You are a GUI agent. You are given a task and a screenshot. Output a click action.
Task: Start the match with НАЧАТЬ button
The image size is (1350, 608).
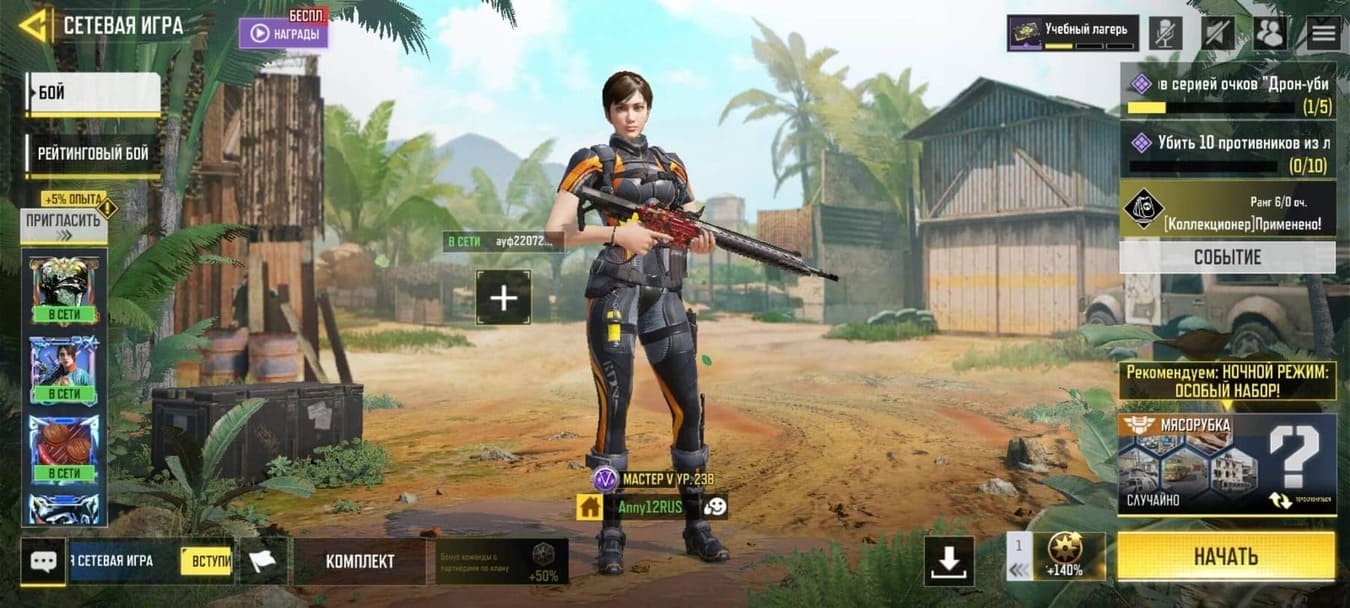pos(1225,556)
